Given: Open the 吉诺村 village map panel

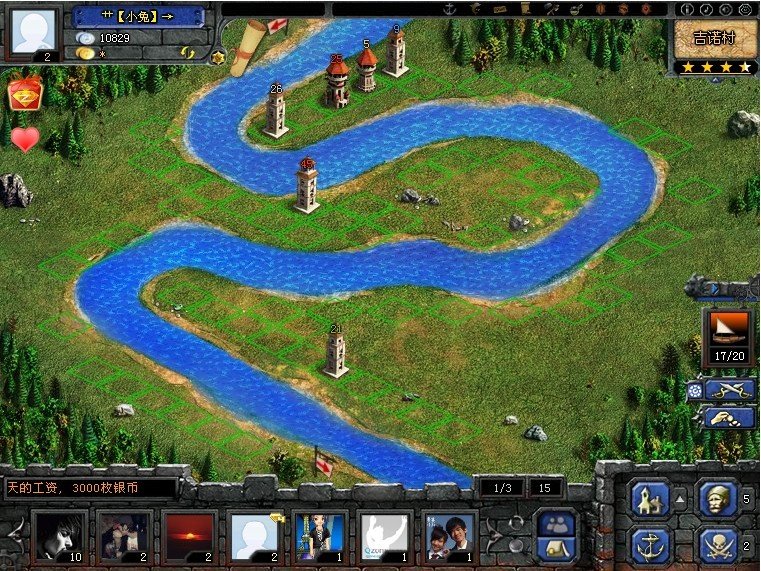Looking at the screenshot, I should tap(714, 39).
